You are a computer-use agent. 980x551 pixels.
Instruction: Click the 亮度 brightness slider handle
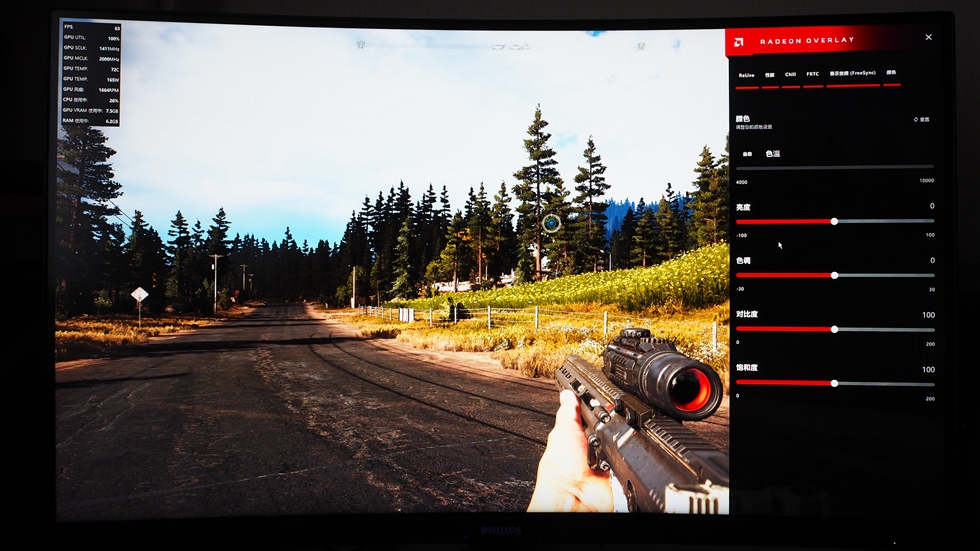[834, 221]
